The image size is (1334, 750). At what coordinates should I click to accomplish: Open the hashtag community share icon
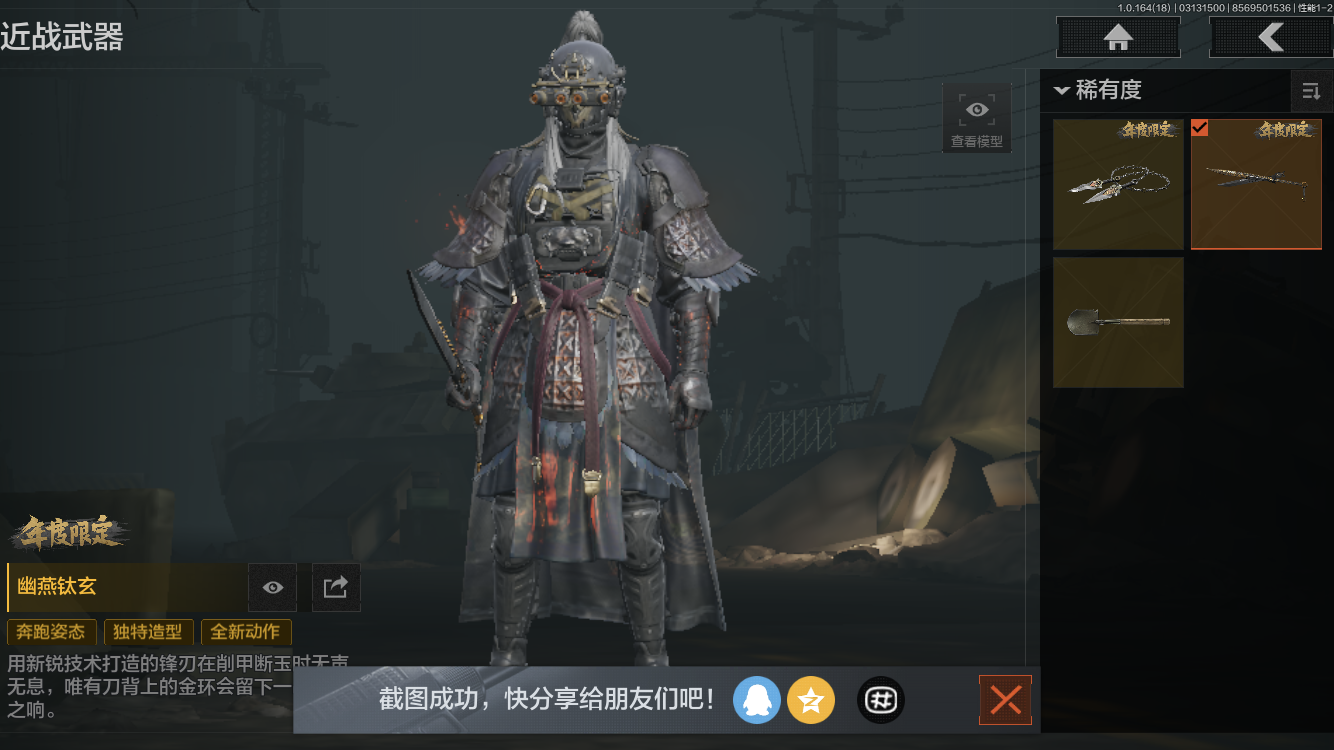click(880, 700)
